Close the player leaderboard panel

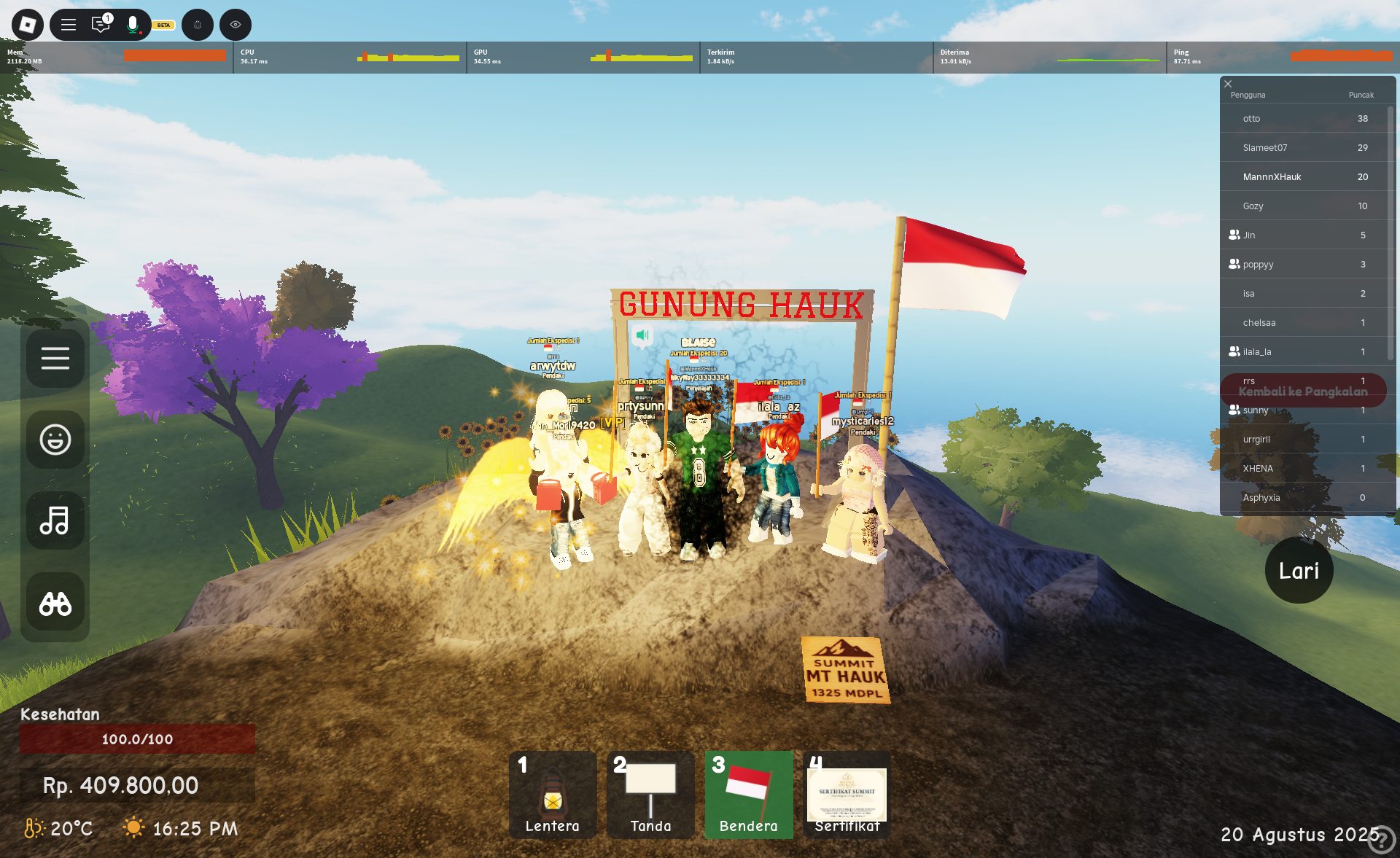1228,84
